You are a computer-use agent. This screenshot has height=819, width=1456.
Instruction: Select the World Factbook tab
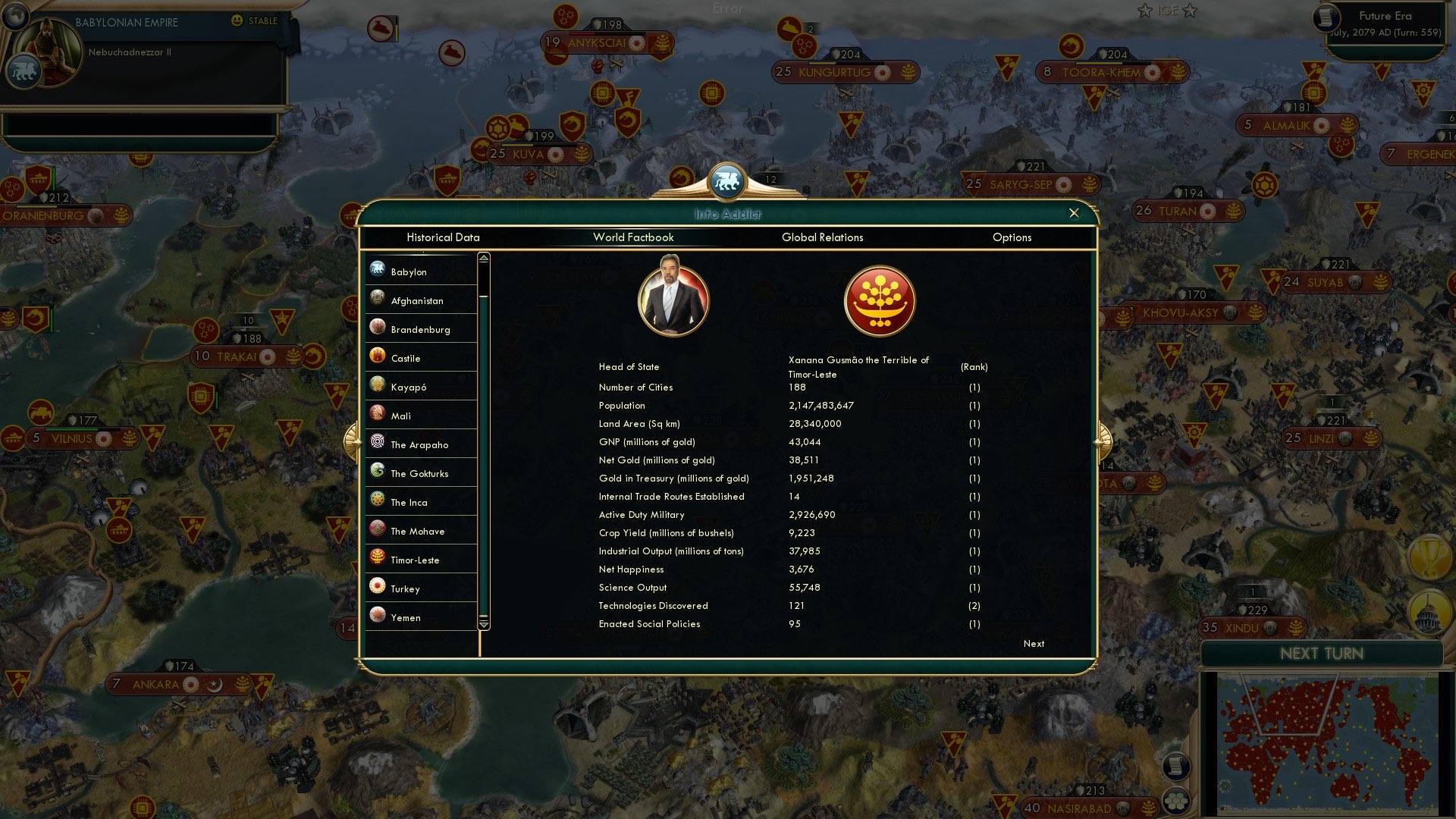point(632,237)
